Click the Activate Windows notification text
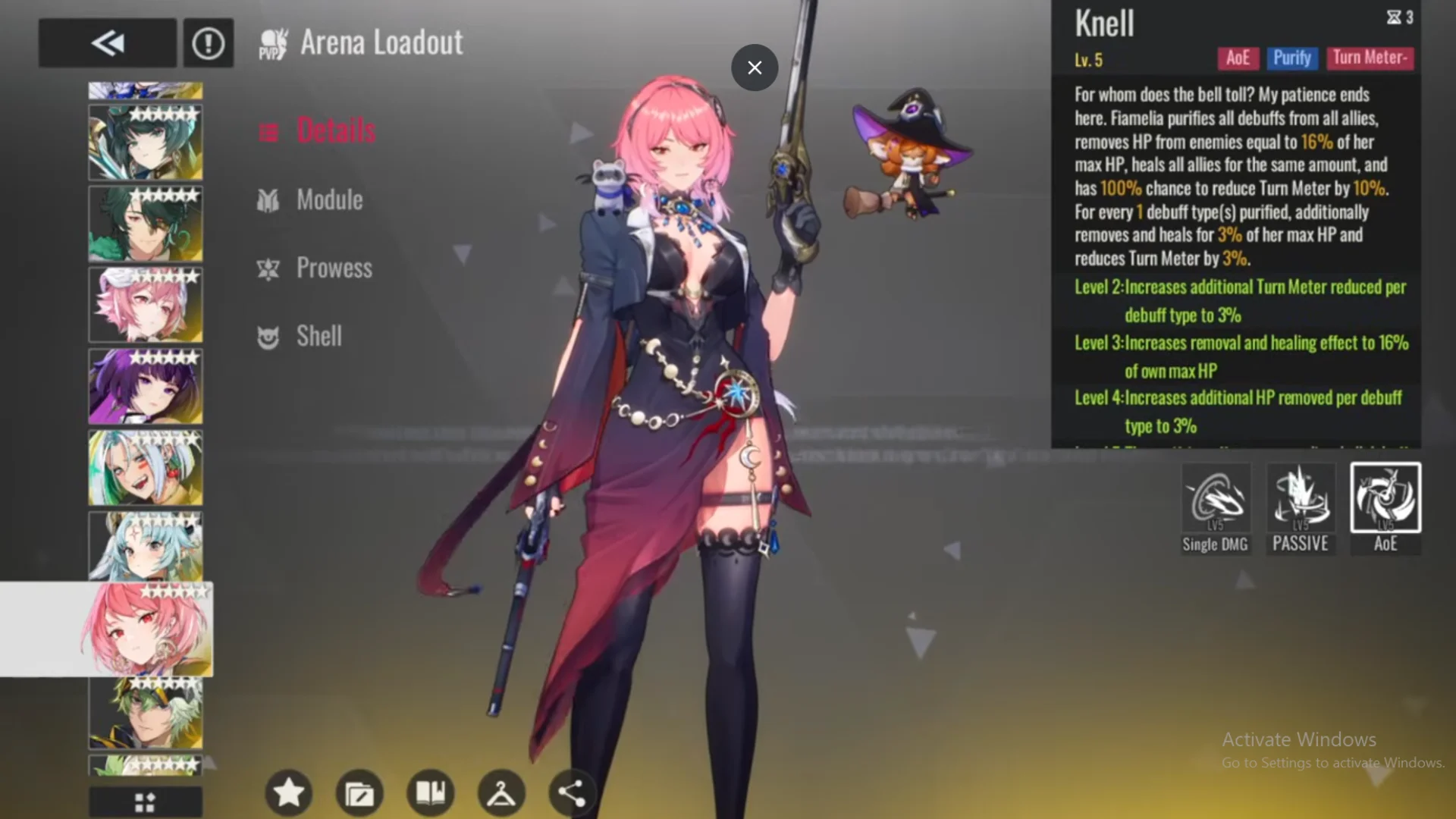The height and width of the screenshot is (819, 1456). (x=1298, y=739)
